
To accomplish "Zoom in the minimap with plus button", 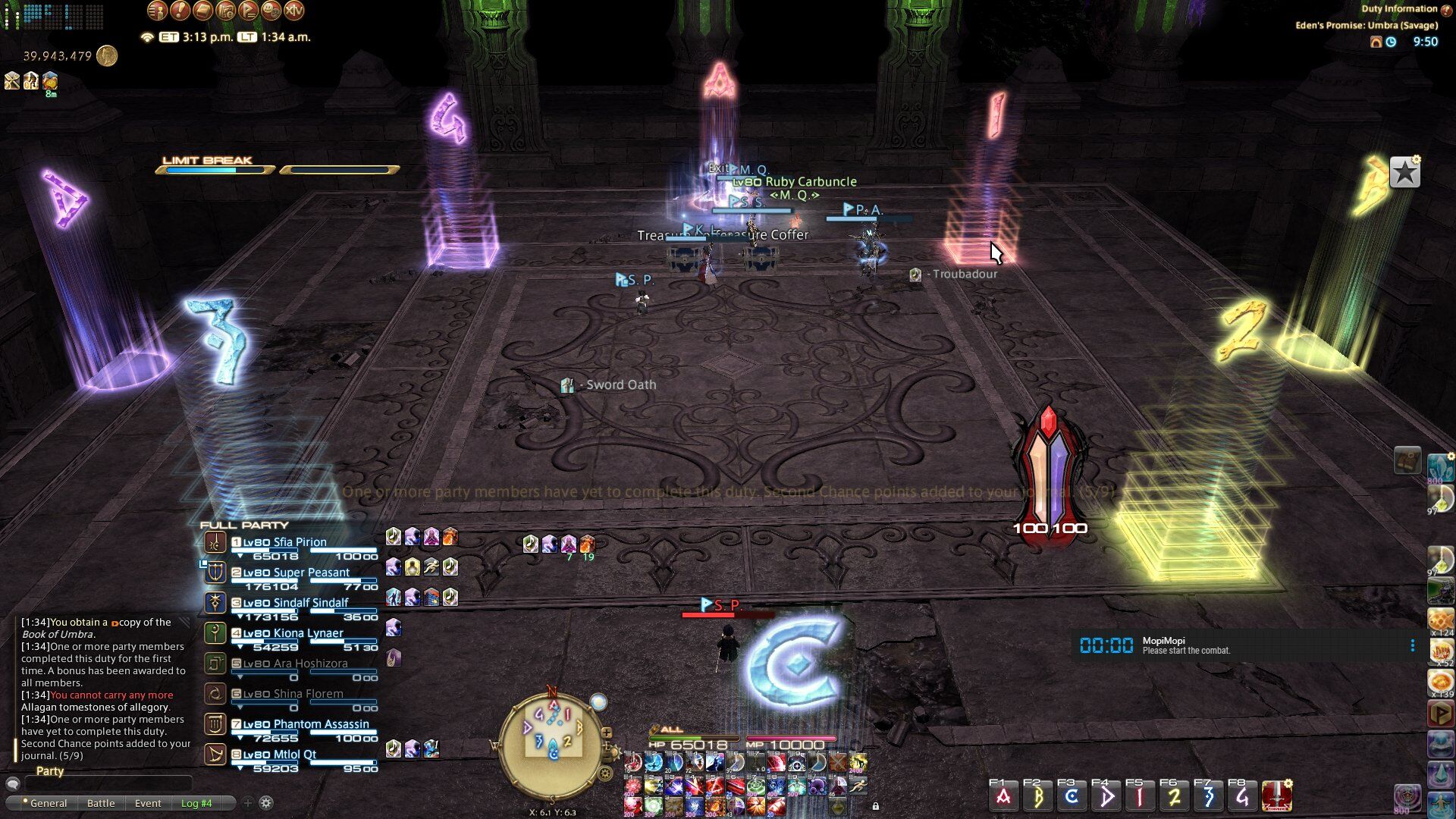I will tap(606, 733).
